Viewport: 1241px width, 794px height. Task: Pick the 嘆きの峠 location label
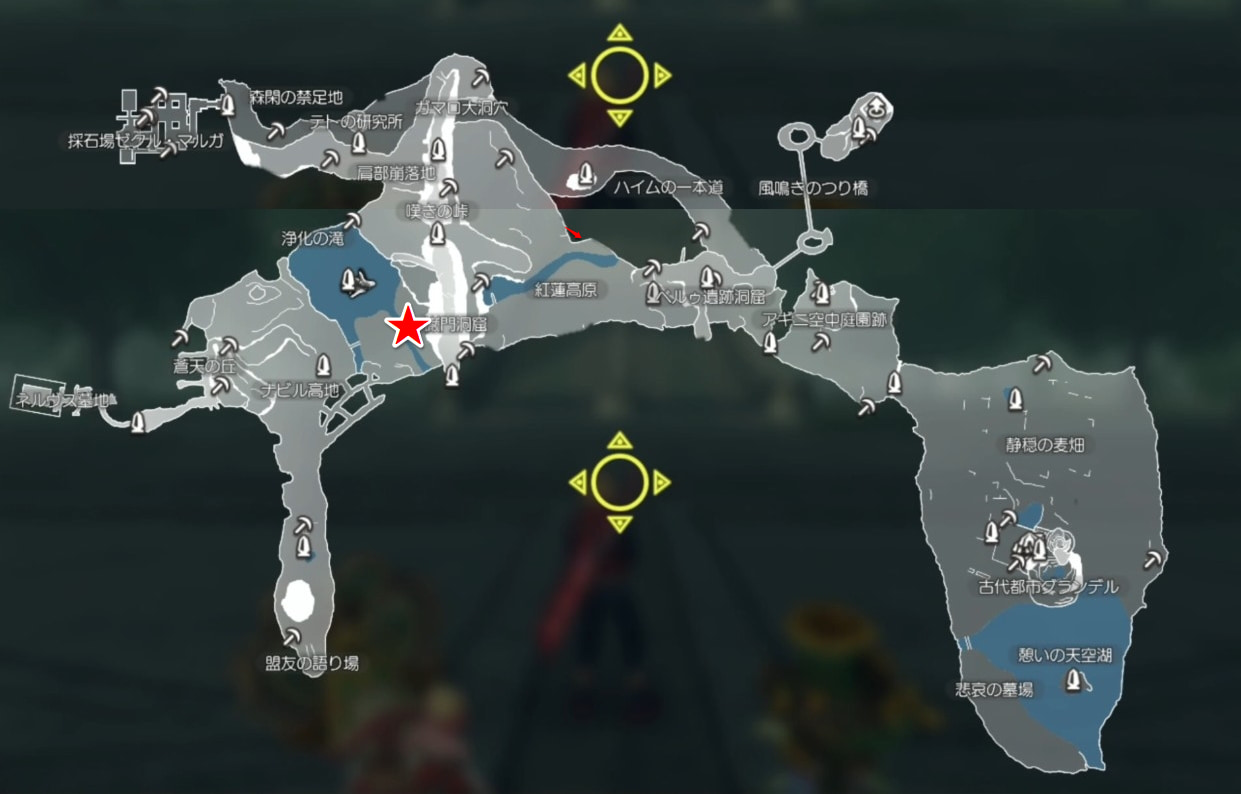437,211
